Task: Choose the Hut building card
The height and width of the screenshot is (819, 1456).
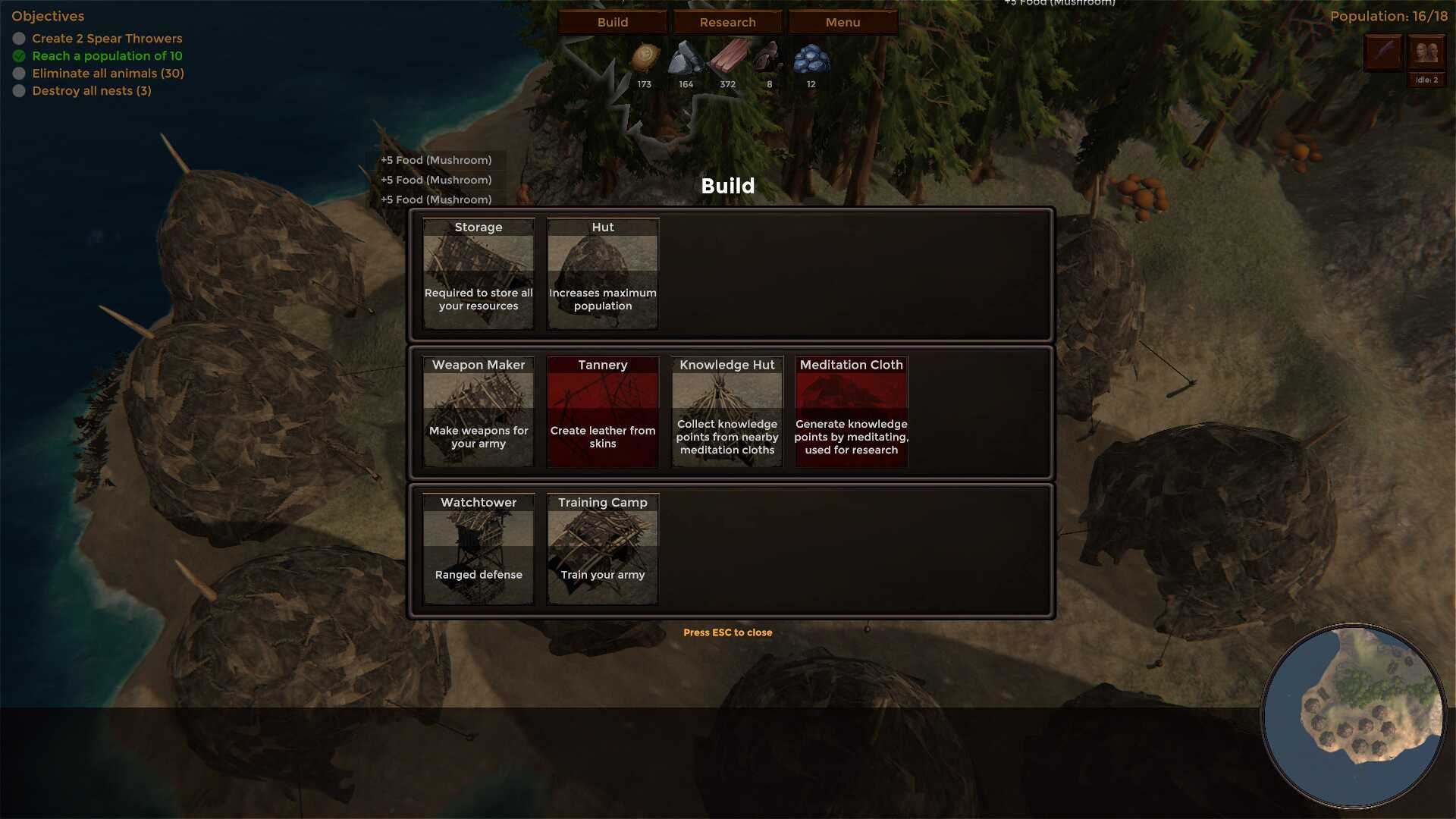Action: (x=603, y=274)
